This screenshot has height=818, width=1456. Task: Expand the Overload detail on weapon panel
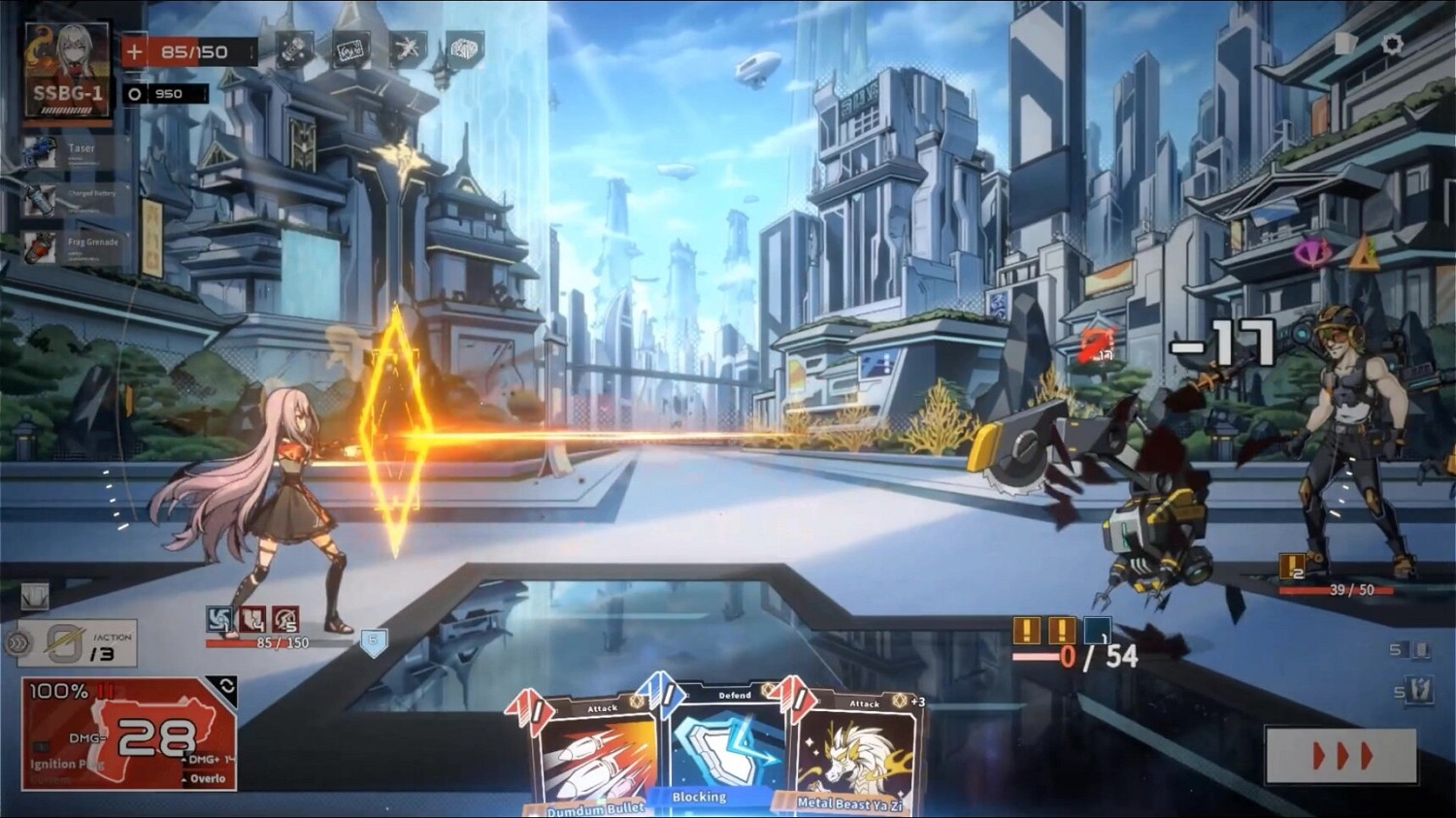204,779
